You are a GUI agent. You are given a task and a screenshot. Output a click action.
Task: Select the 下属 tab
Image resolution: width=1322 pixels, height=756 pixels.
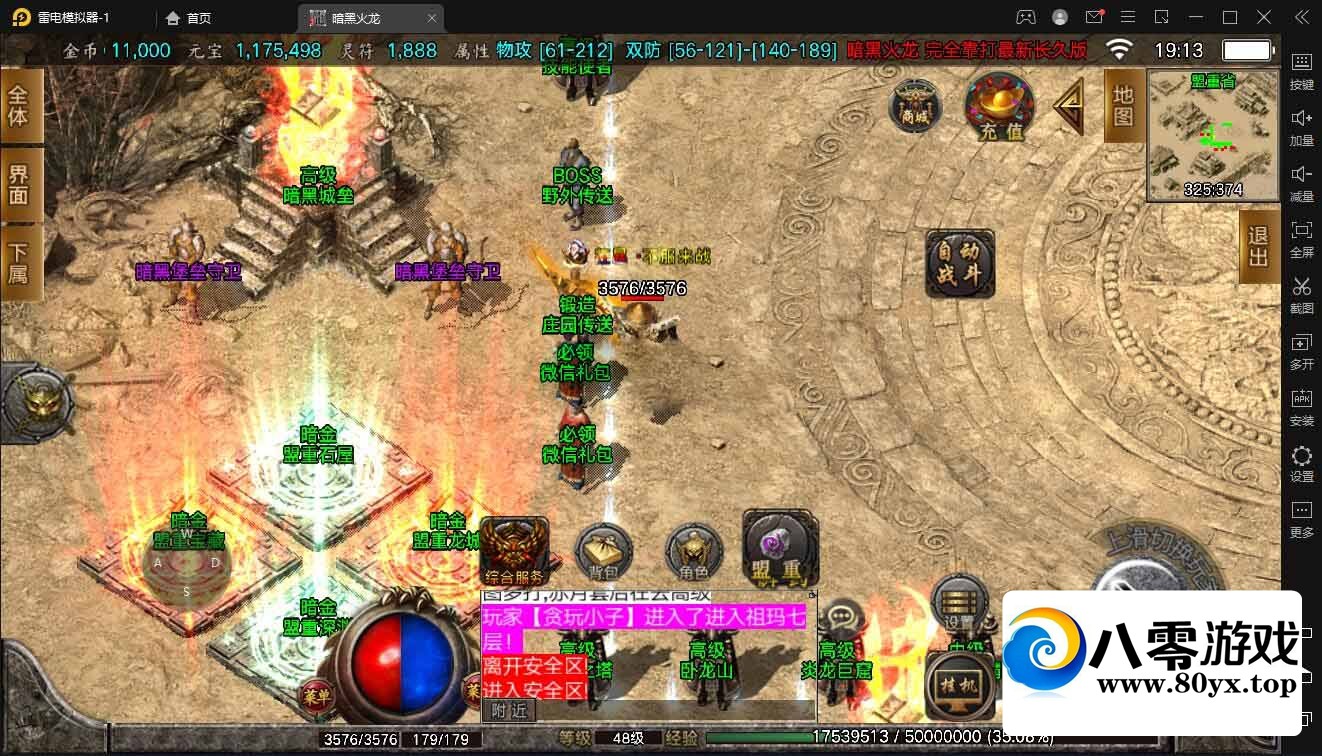(x=19, y=262)
